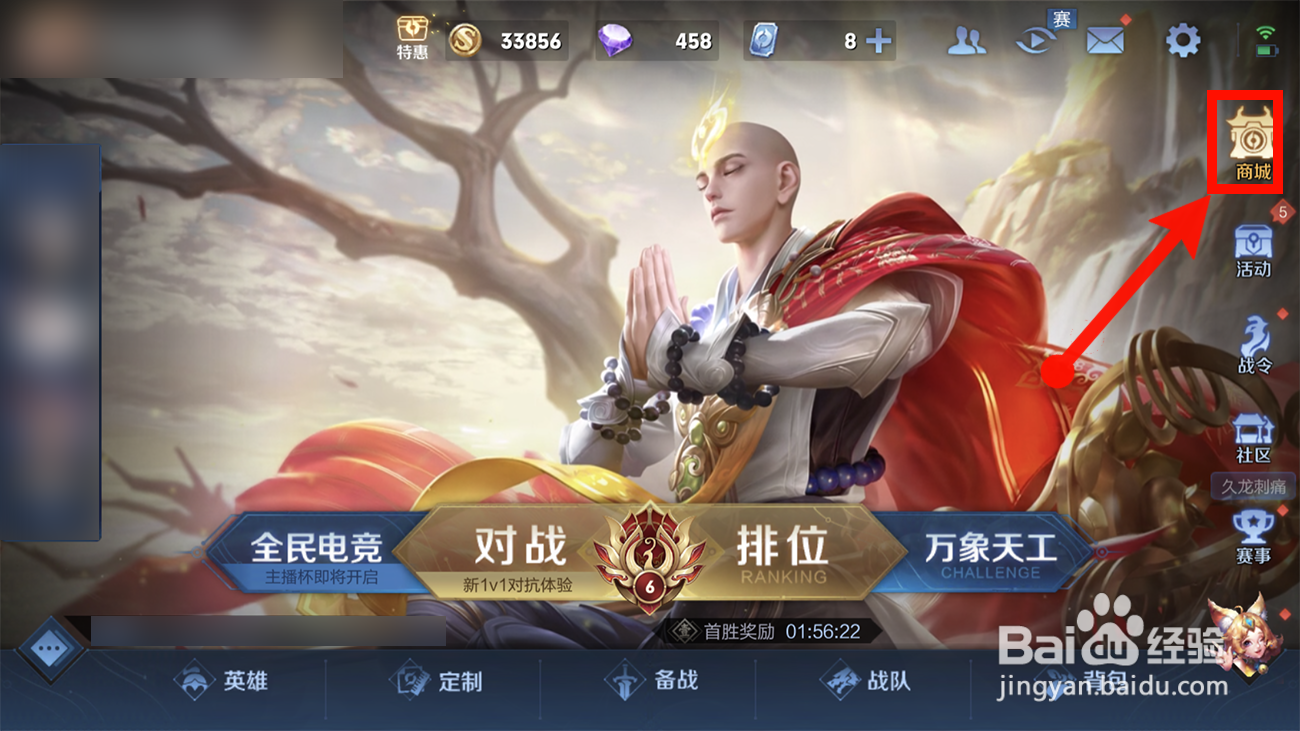
Task: Open the mail envelope icon
Action: tap(1103, 38)
